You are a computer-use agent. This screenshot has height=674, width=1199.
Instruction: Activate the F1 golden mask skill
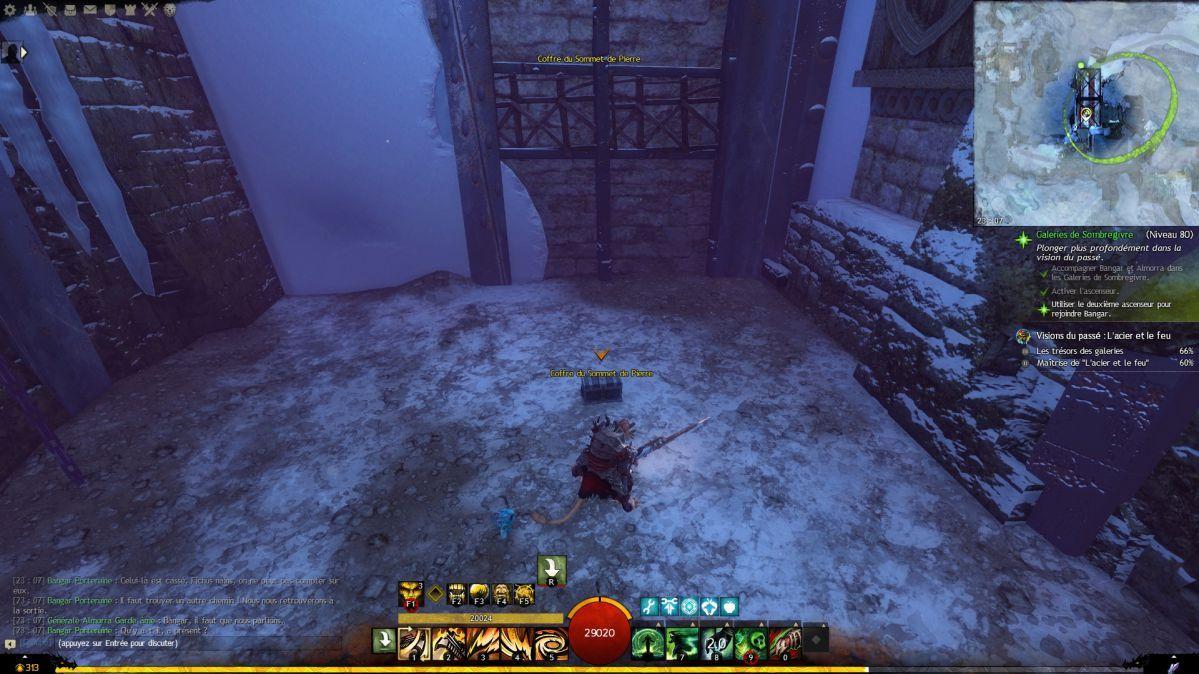click(x=410, y=594)
